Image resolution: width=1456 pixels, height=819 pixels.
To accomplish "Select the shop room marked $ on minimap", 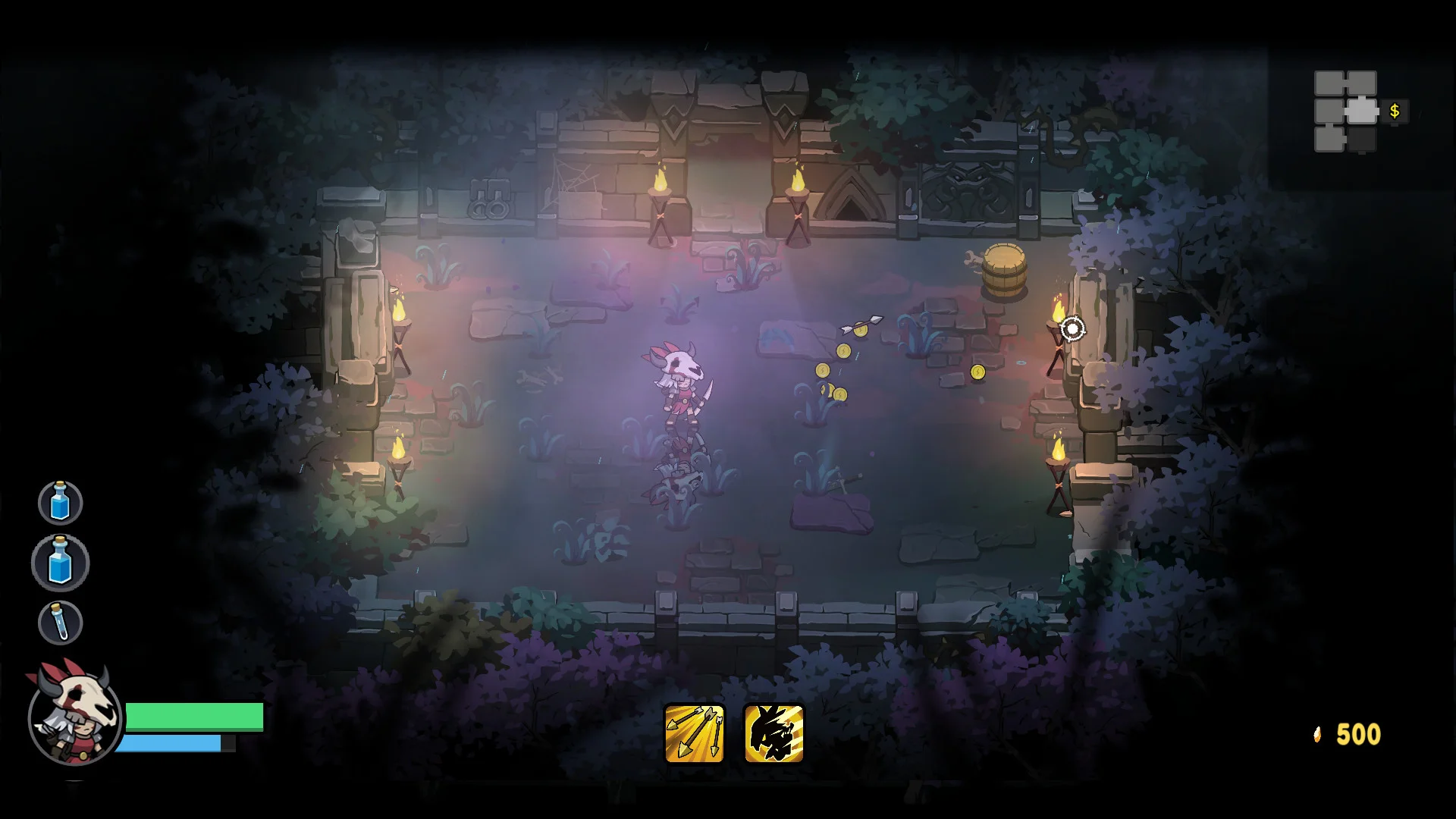I will click(1394, 111).
